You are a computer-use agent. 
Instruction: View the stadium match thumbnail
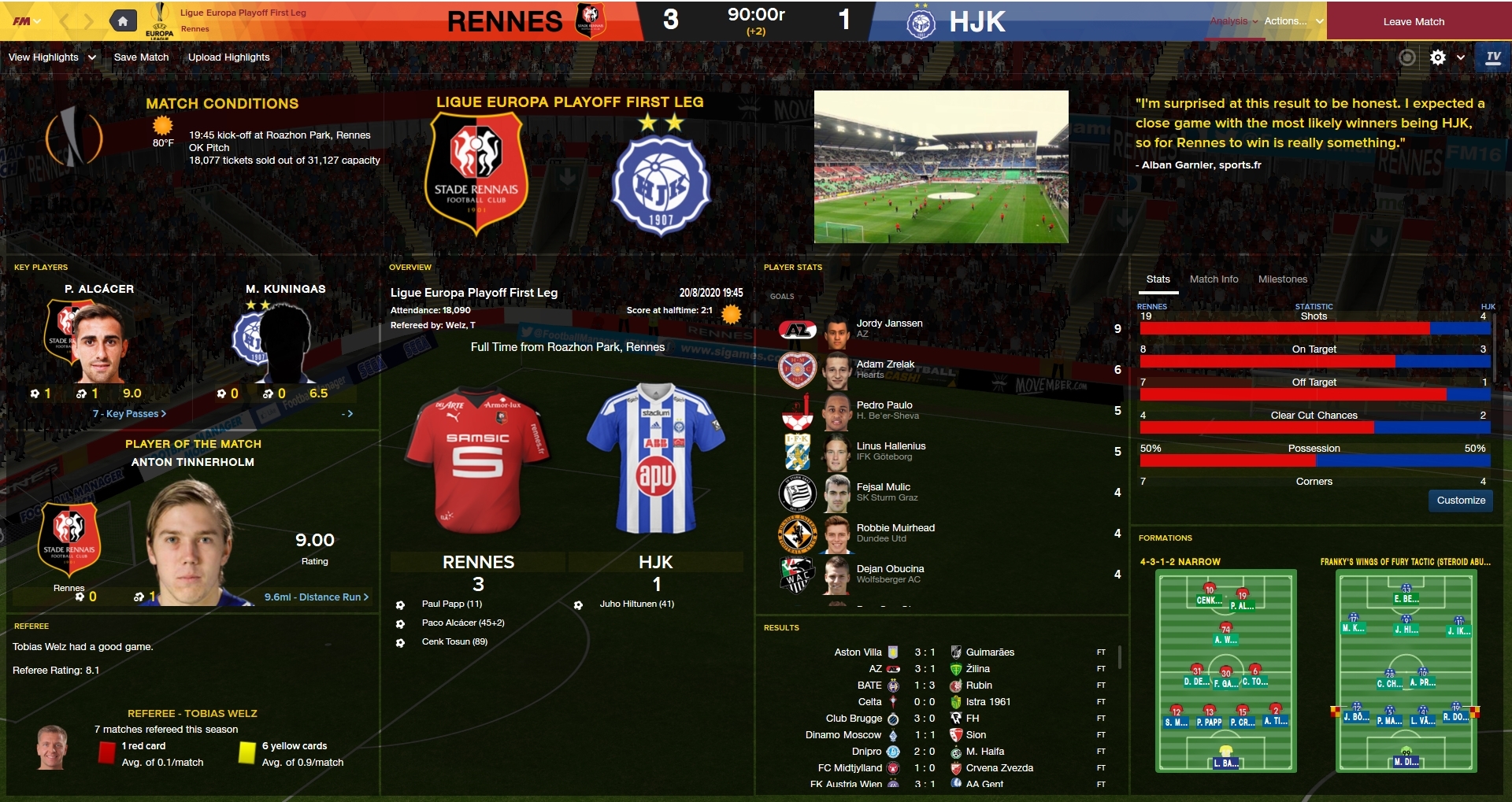941,167
